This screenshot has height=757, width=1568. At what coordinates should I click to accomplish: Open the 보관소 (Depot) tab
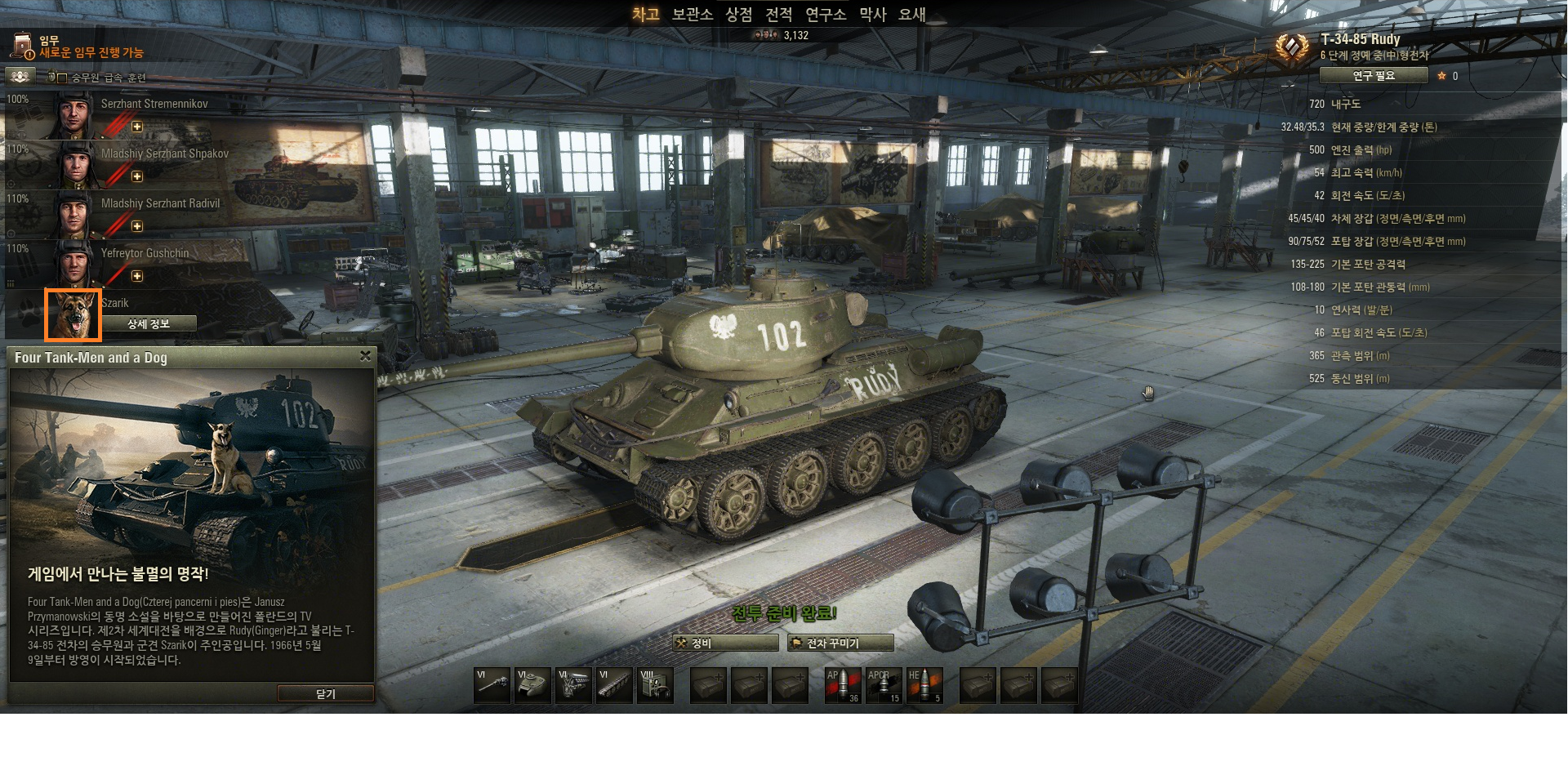tap(692, 14)
